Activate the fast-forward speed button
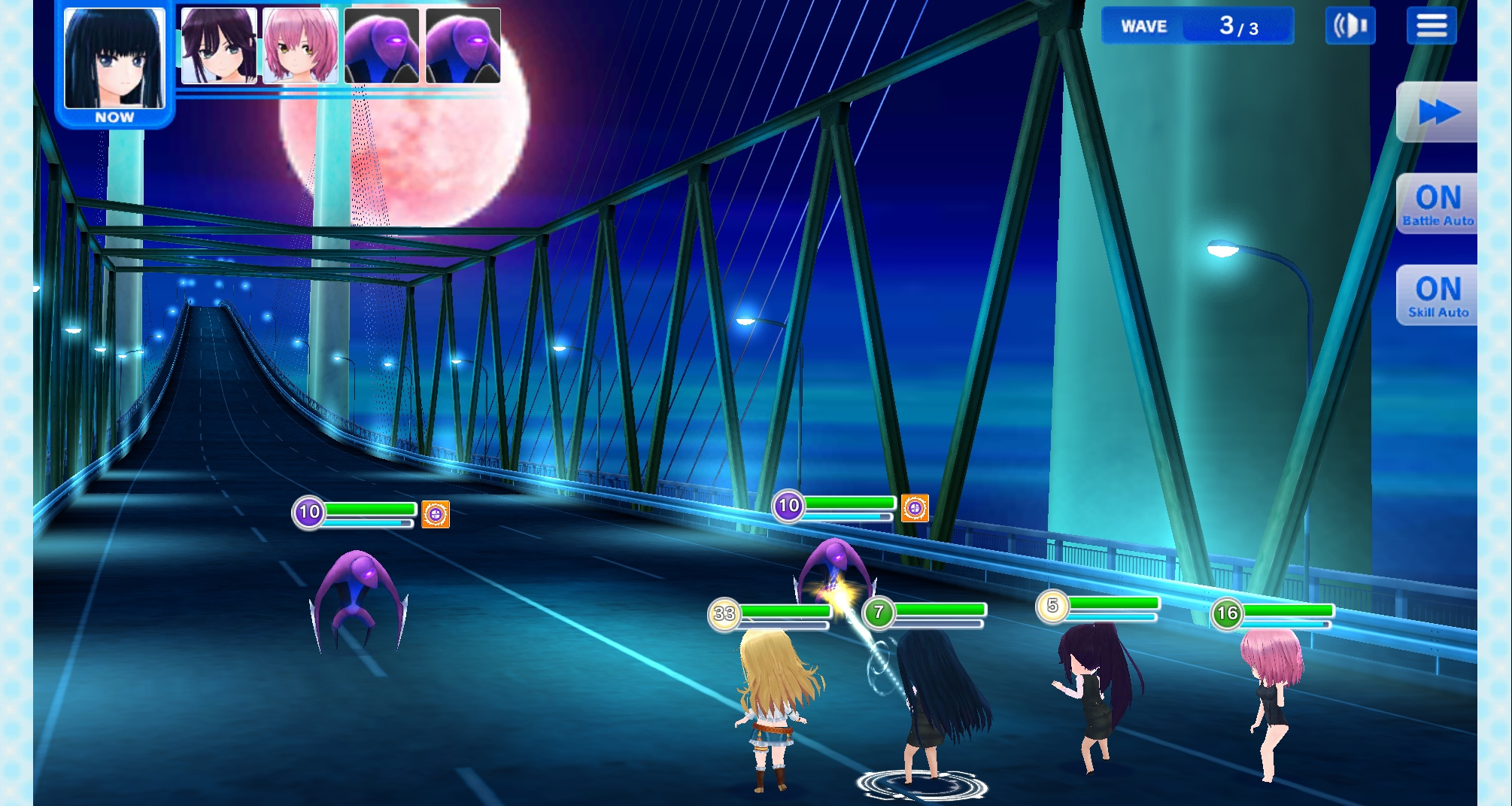Viewport: 1512px width, 806px height. pyautogui.click(x=1438, y=113)
